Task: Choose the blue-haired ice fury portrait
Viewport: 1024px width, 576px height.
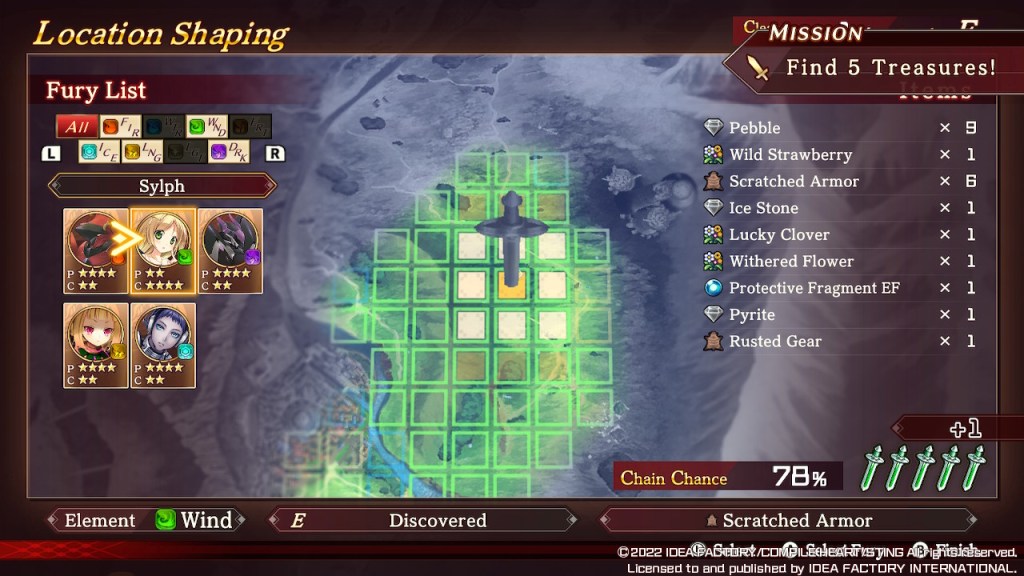Action: (163, 345)
